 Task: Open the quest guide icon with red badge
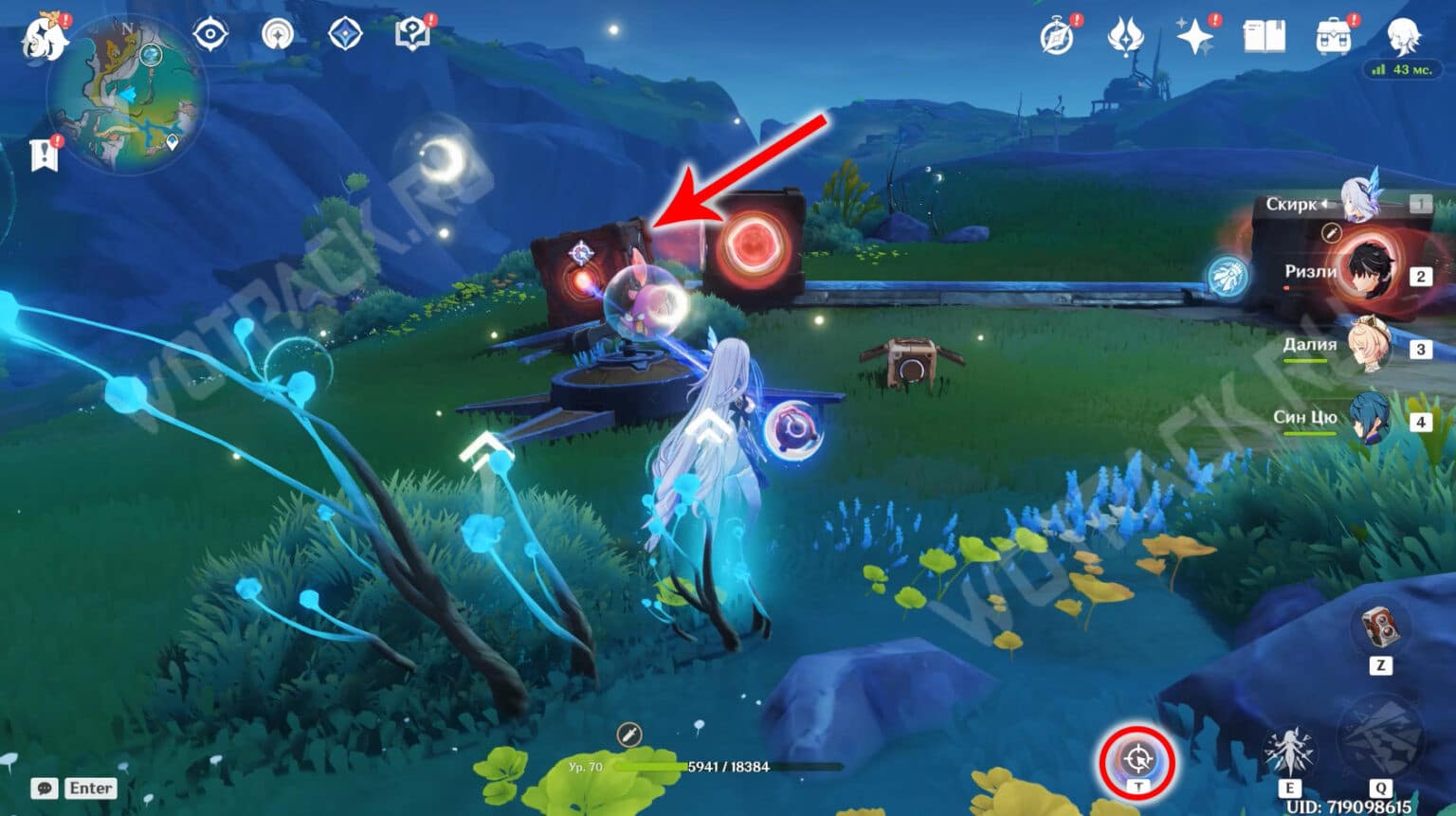414,33
